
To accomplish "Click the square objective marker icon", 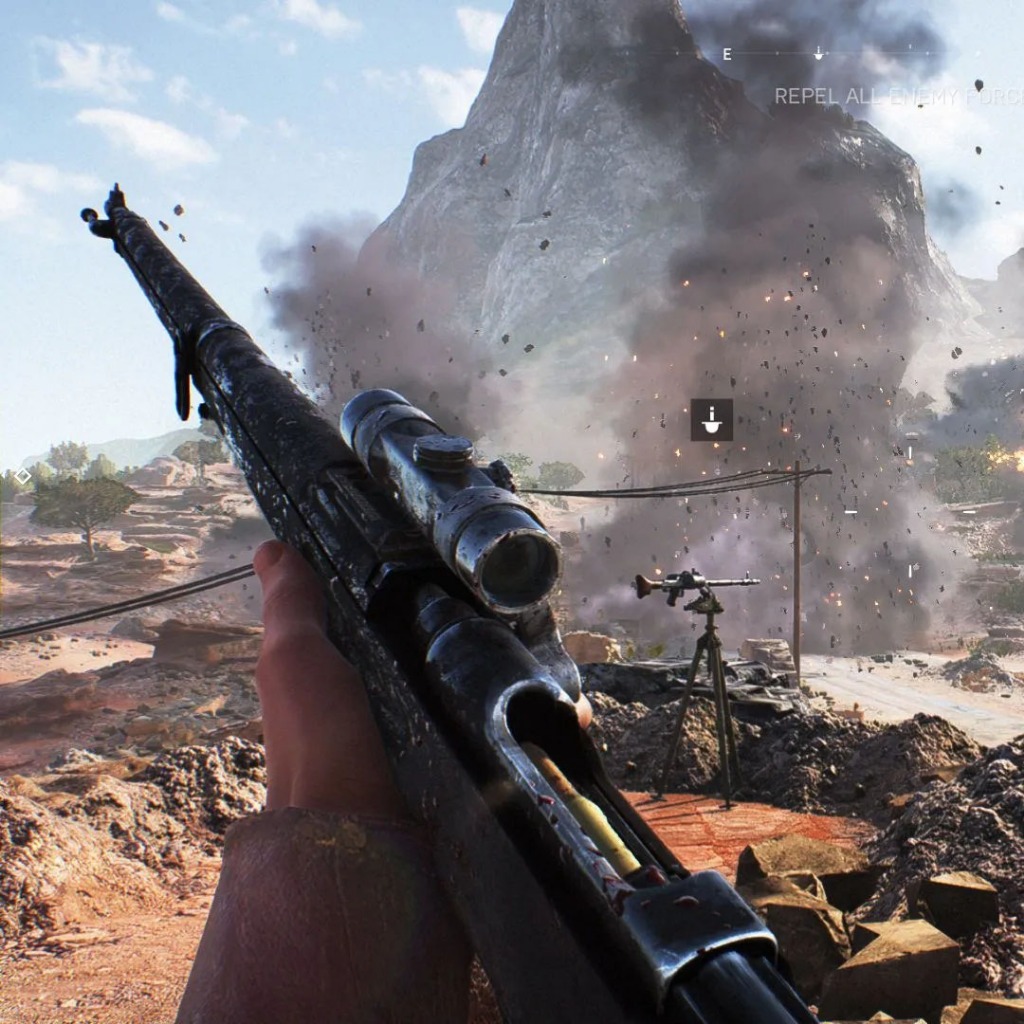I will (x=711, y=420).
